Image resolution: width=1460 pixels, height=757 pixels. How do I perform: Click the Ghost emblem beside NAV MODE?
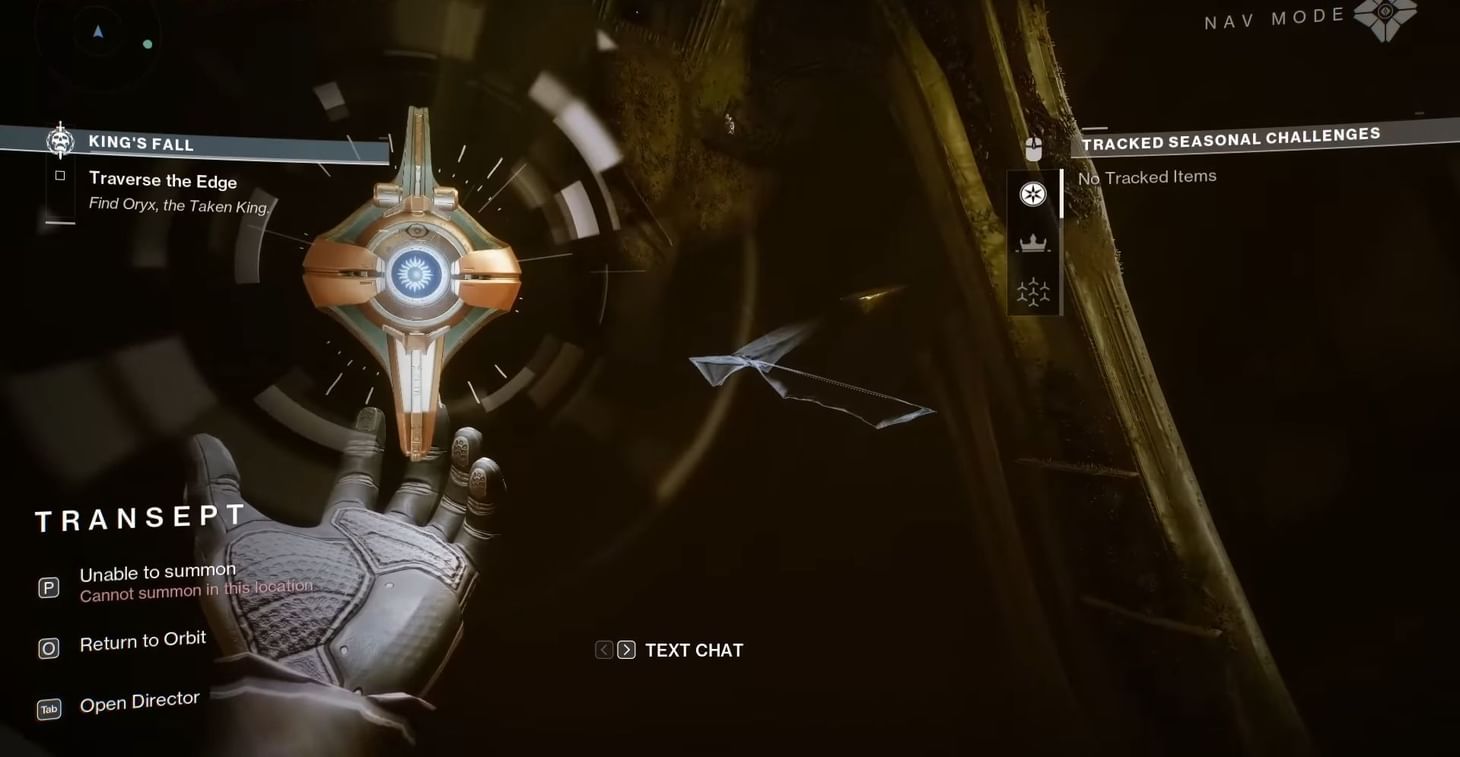pyautogui.click(x=1388, y=20)
